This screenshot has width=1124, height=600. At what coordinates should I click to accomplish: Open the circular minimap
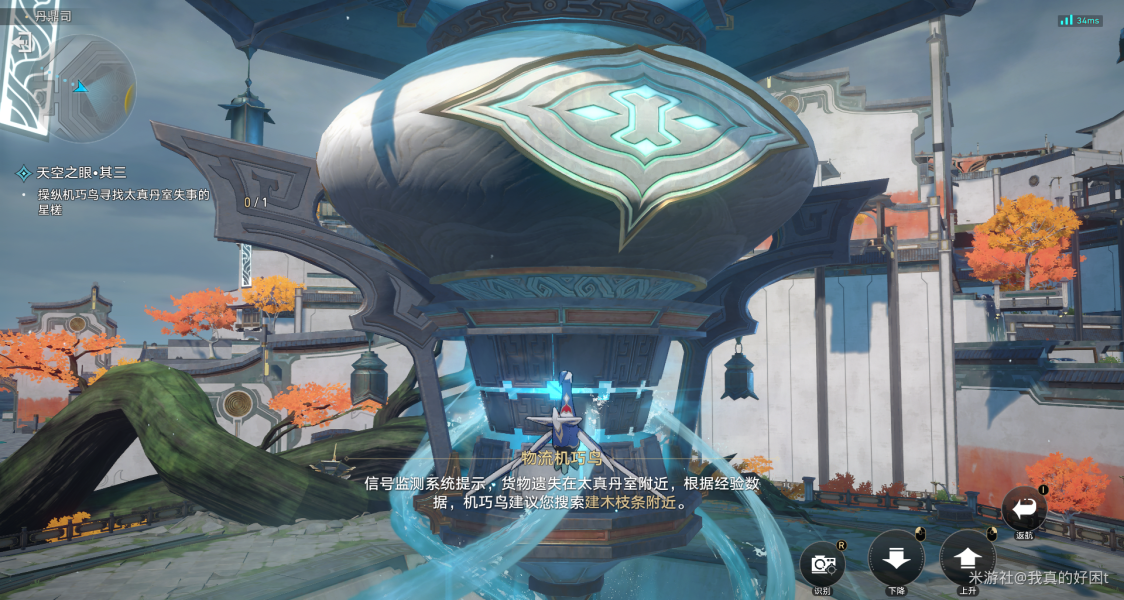pos(89,88)
